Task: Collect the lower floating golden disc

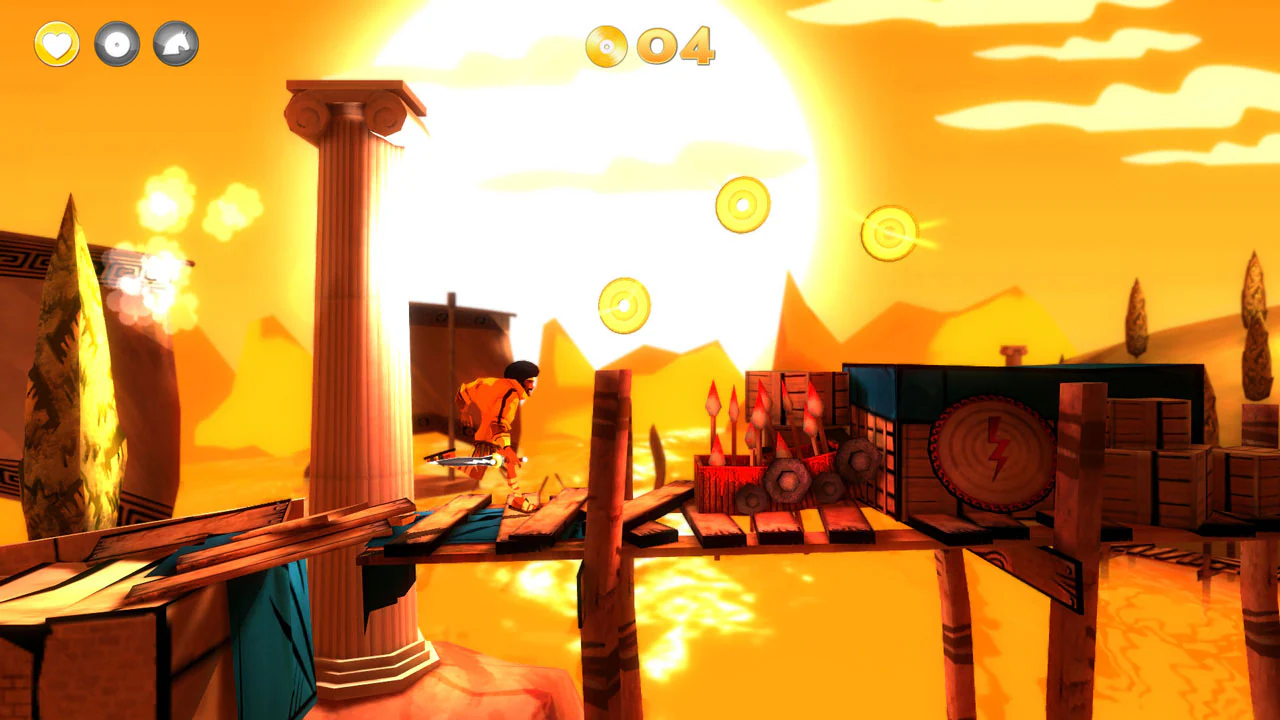Action: pos(623,303)
